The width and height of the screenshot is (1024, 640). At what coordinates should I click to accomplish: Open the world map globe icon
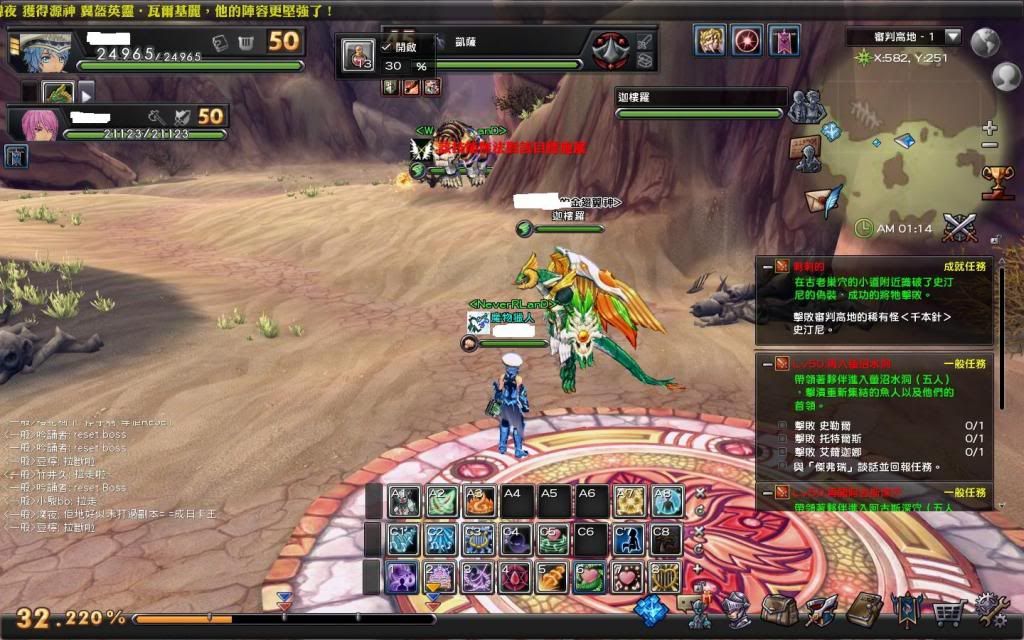pyautogui.click(x=986, y=40)
